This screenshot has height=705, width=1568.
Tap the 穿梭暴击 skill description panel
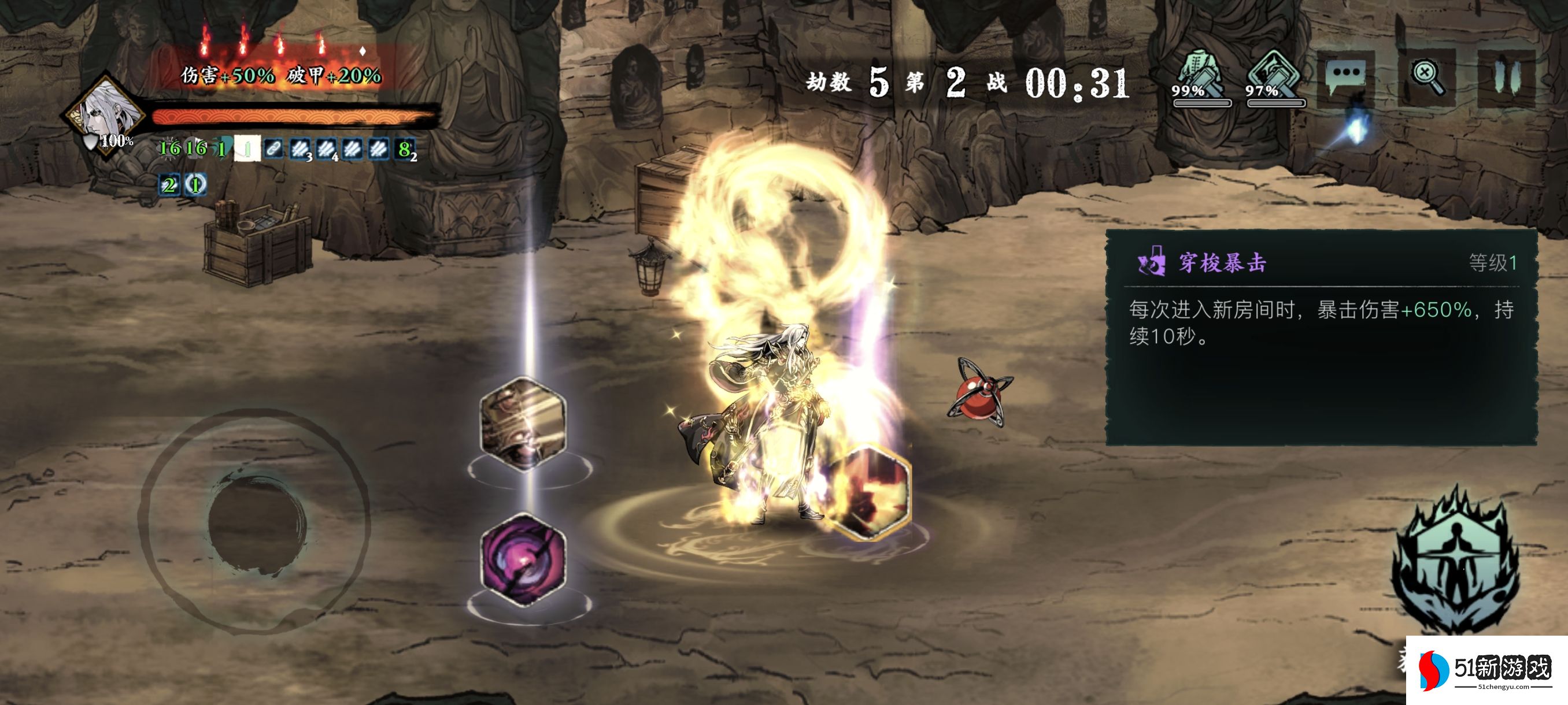(x=1321, y=337)
